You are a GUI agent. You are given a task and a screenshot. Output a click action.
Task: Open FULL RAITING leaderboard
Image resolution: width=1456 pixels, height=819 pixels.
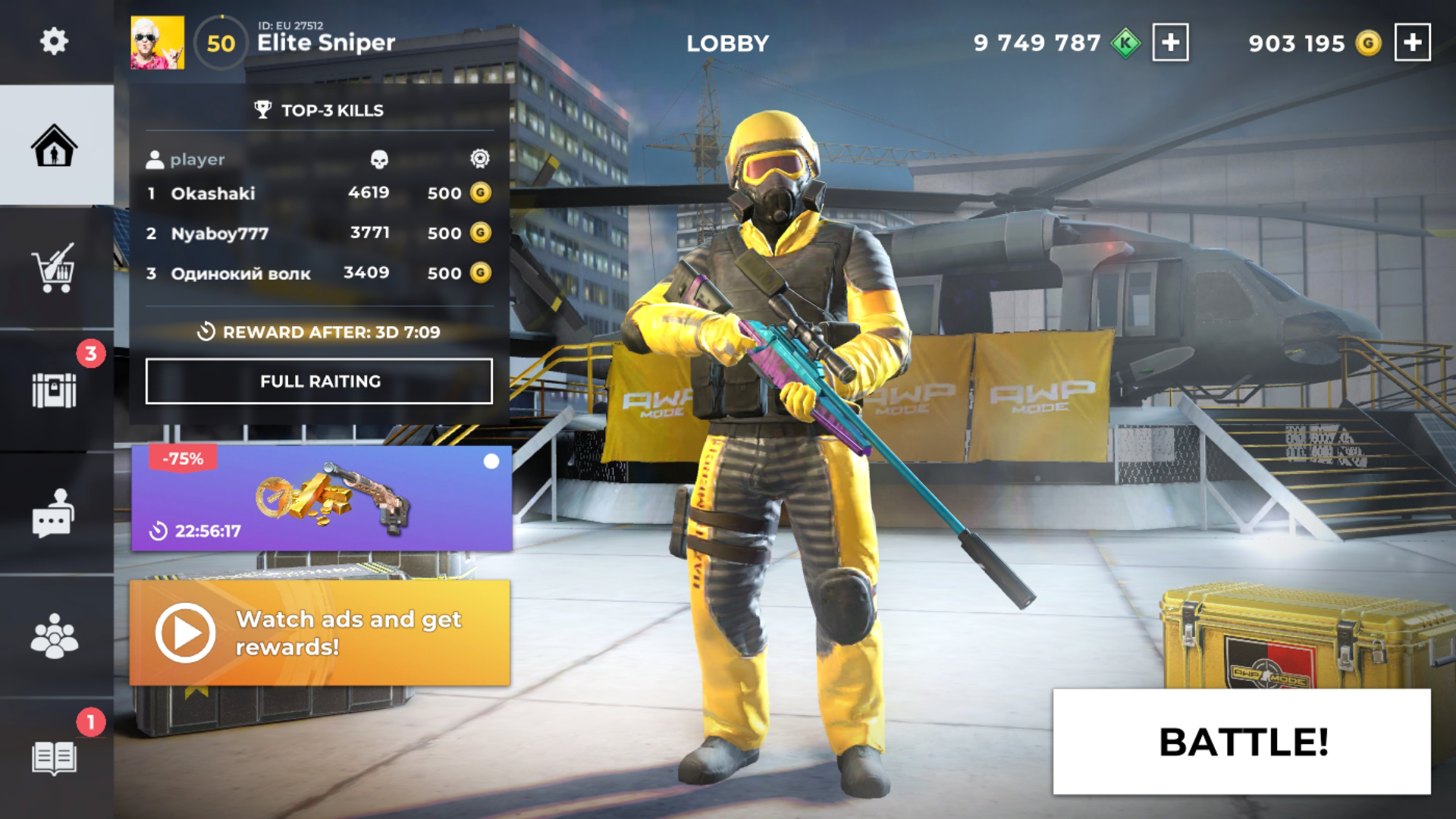pyautogui.click(x=319, y=382)
